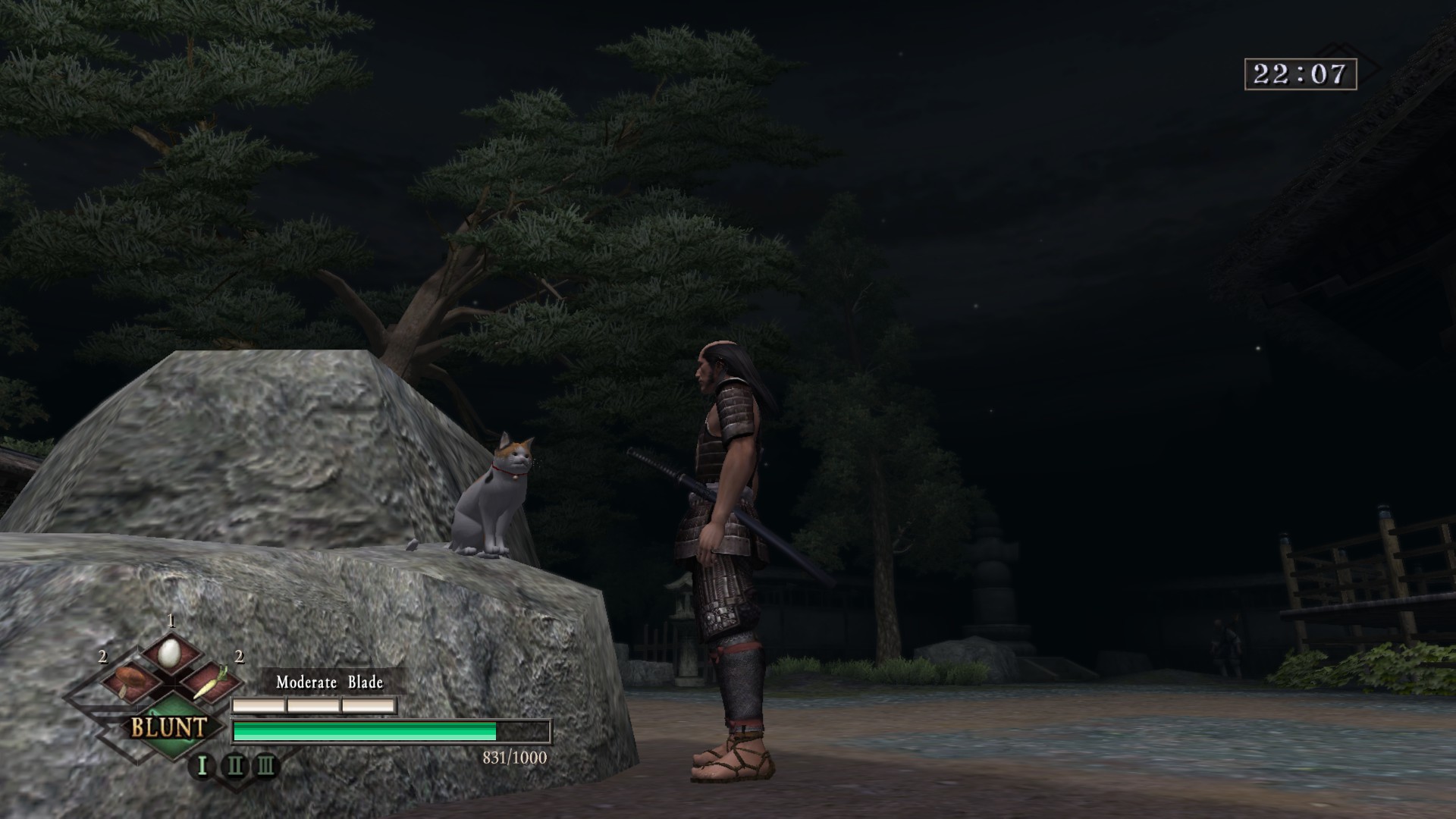1456x819 pixels.
Task: Toggle the BLUNT attack mode diamond
Action: pyautogui.click(x=168, y=728)
